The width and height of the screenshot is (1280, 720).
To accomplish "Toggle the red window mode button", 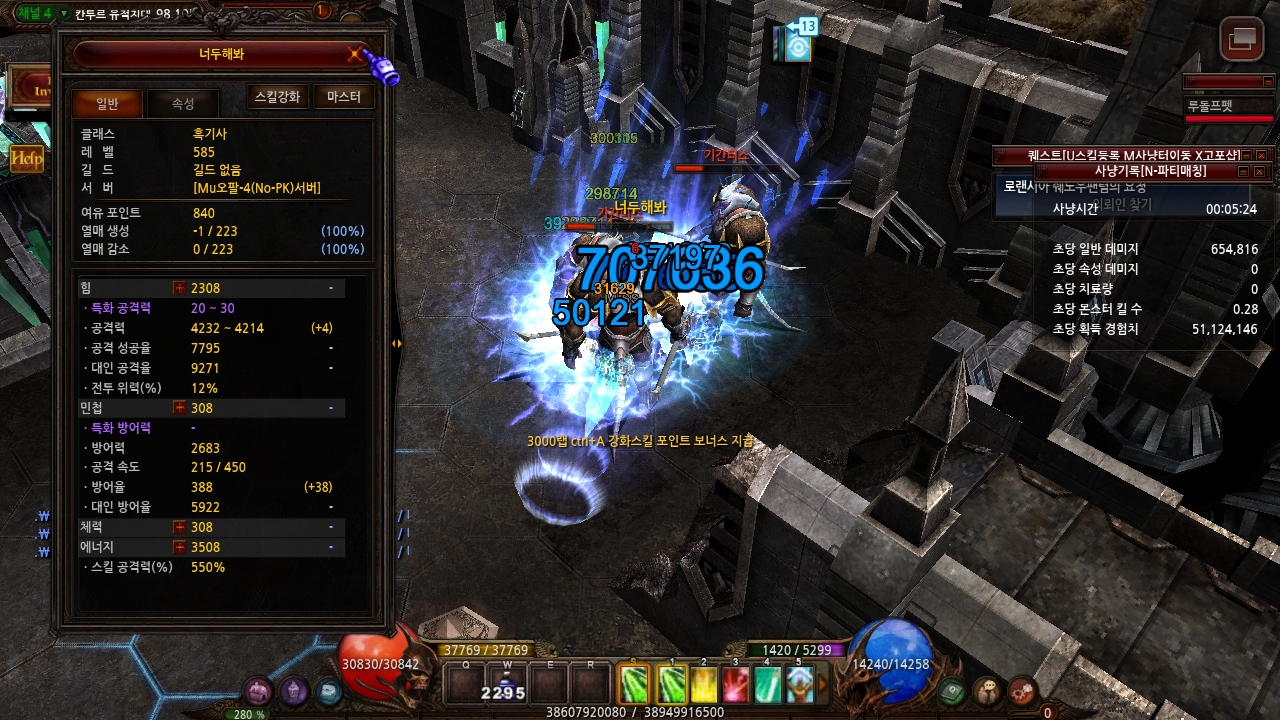I will click(x=1241, y=40).
